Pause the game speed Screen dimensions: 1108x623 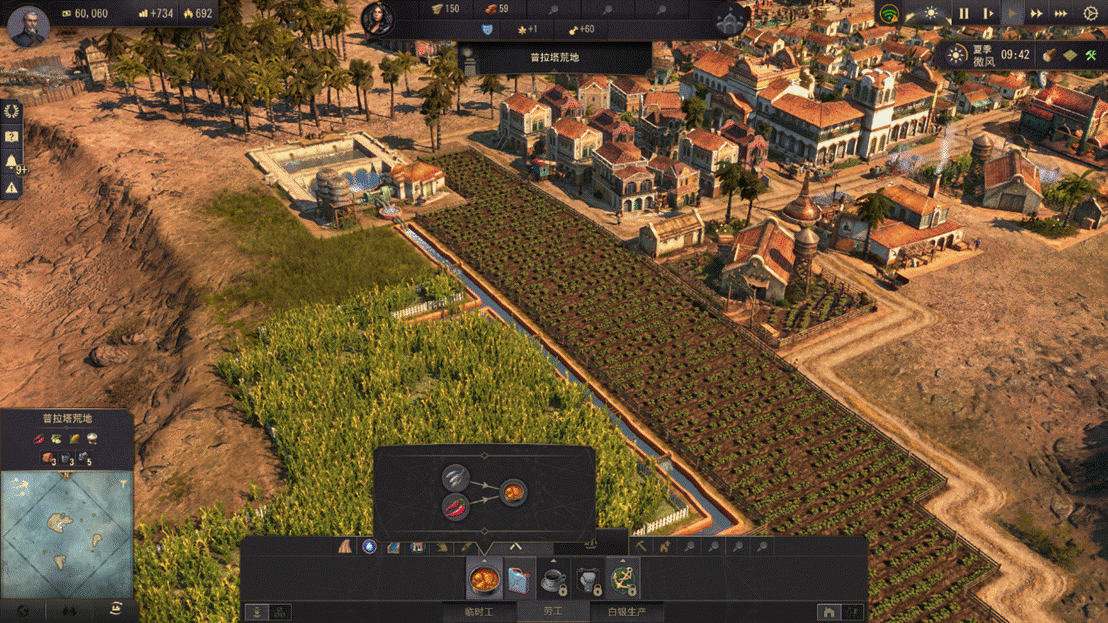tap(964, 14)
